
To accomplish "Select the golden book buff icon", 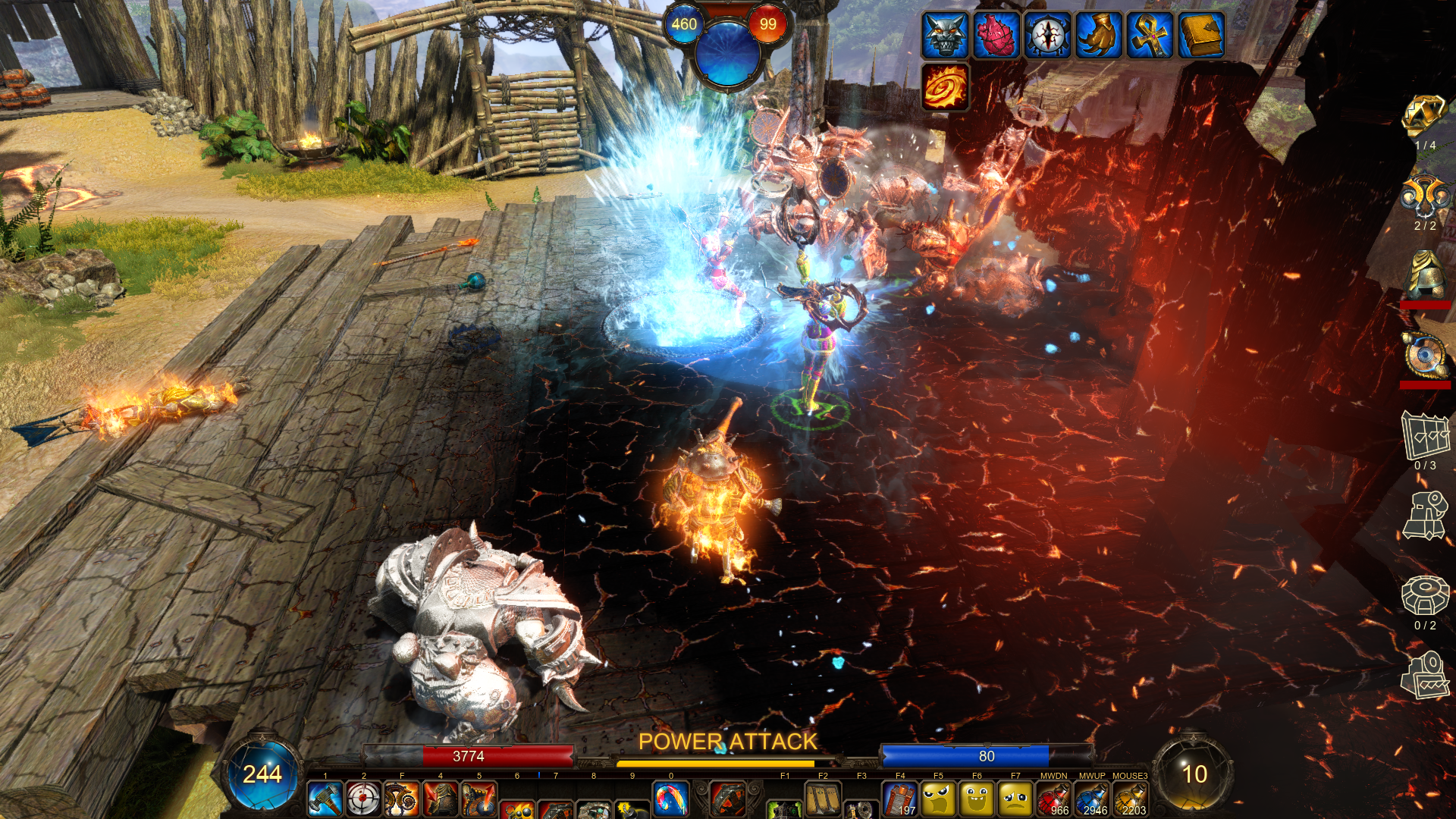I will tap(1201, 35).
